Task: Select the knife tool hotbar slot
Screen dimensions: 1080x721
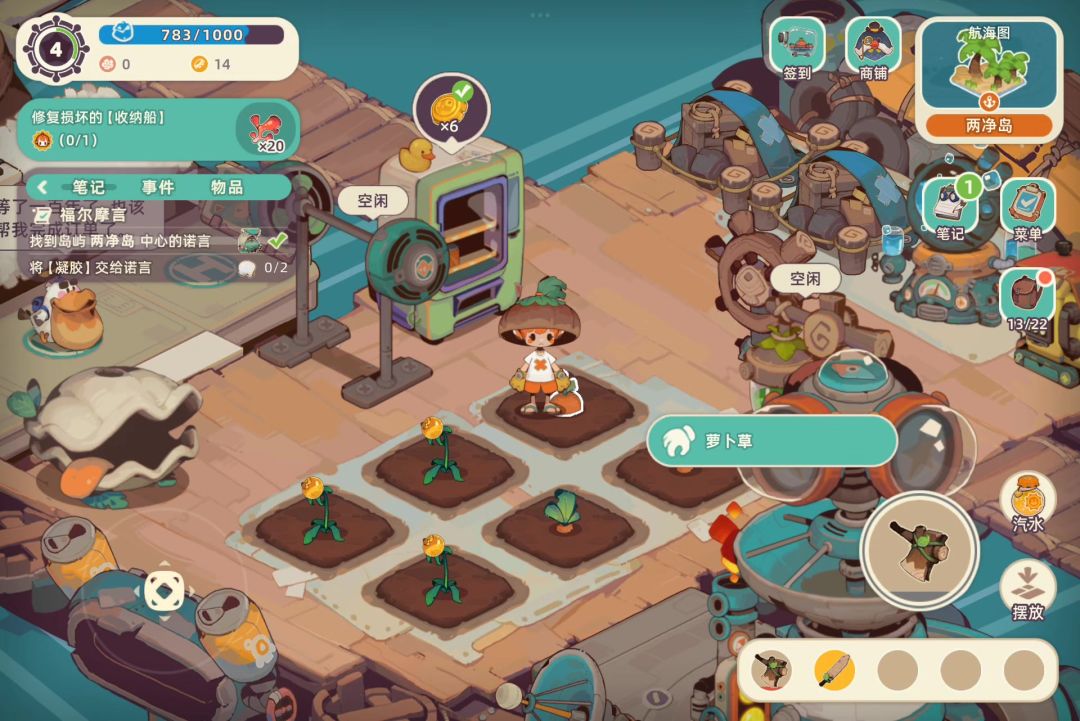Action: click(x=834, y=669)
